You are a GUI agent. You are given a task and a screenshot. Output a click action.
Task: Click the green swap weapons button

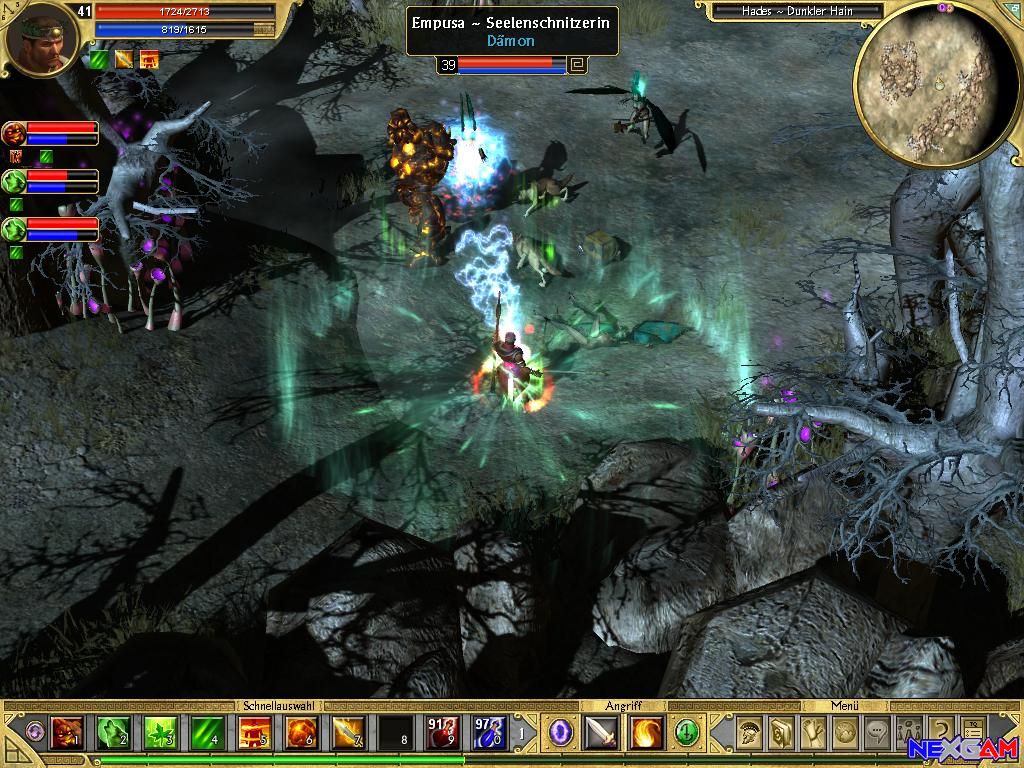(686, 733)
